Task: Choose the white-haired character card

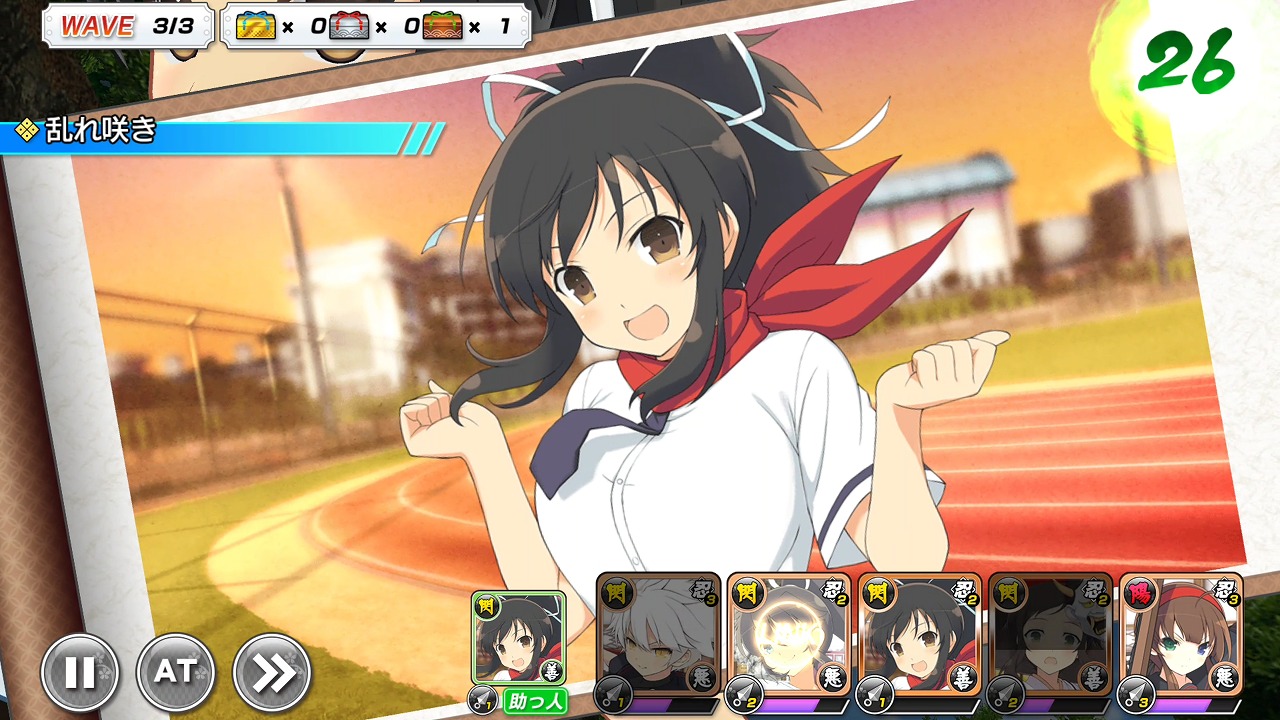Action: [x=658, y=635]
